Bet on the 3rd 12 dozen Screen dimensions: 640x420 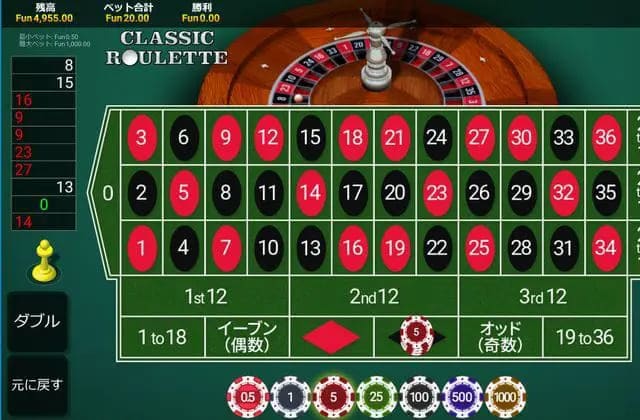pyautogui.click(x=542, y=296)
